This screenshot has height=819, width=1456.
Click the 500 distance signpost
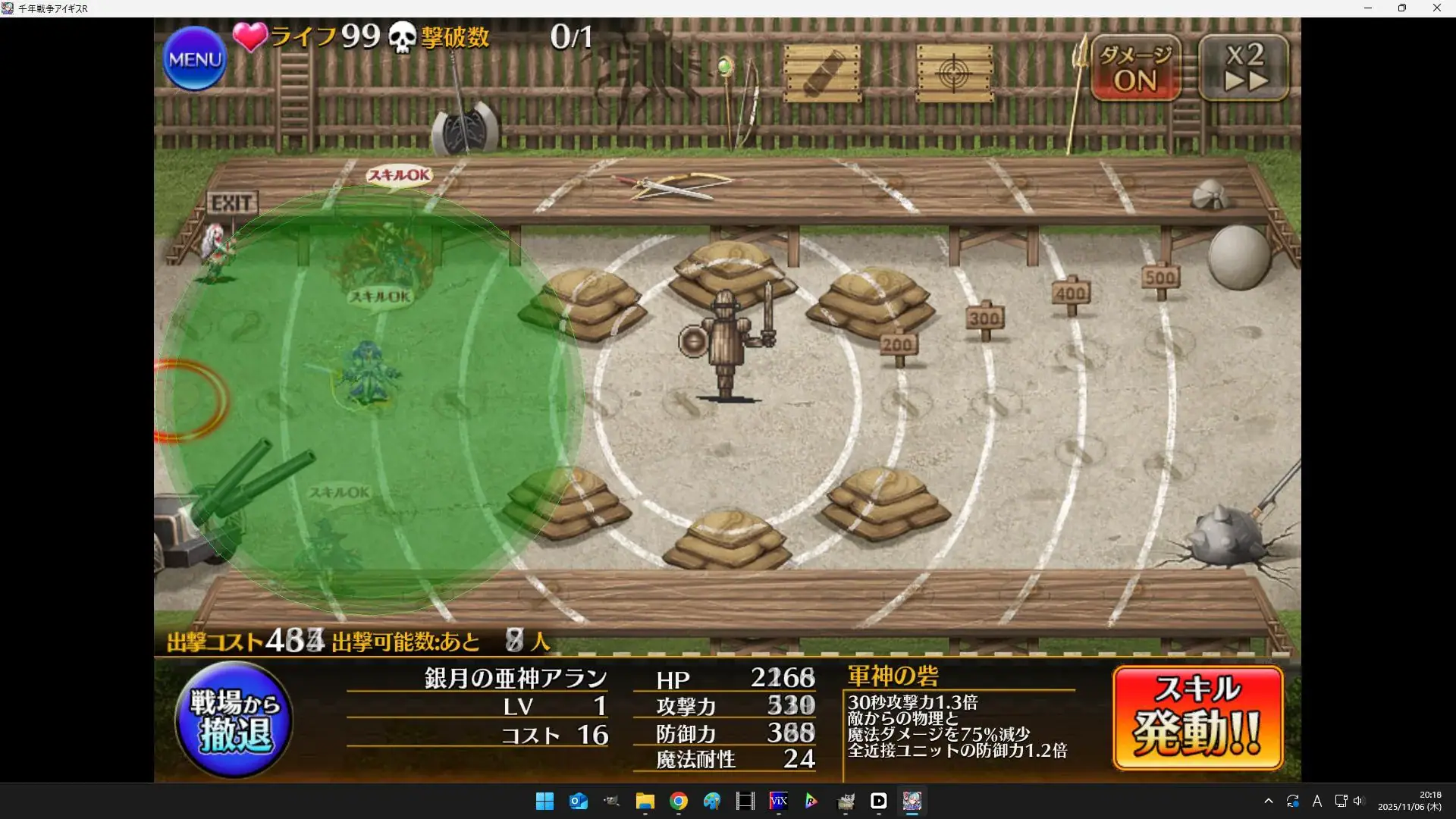tap(1159, 278)
